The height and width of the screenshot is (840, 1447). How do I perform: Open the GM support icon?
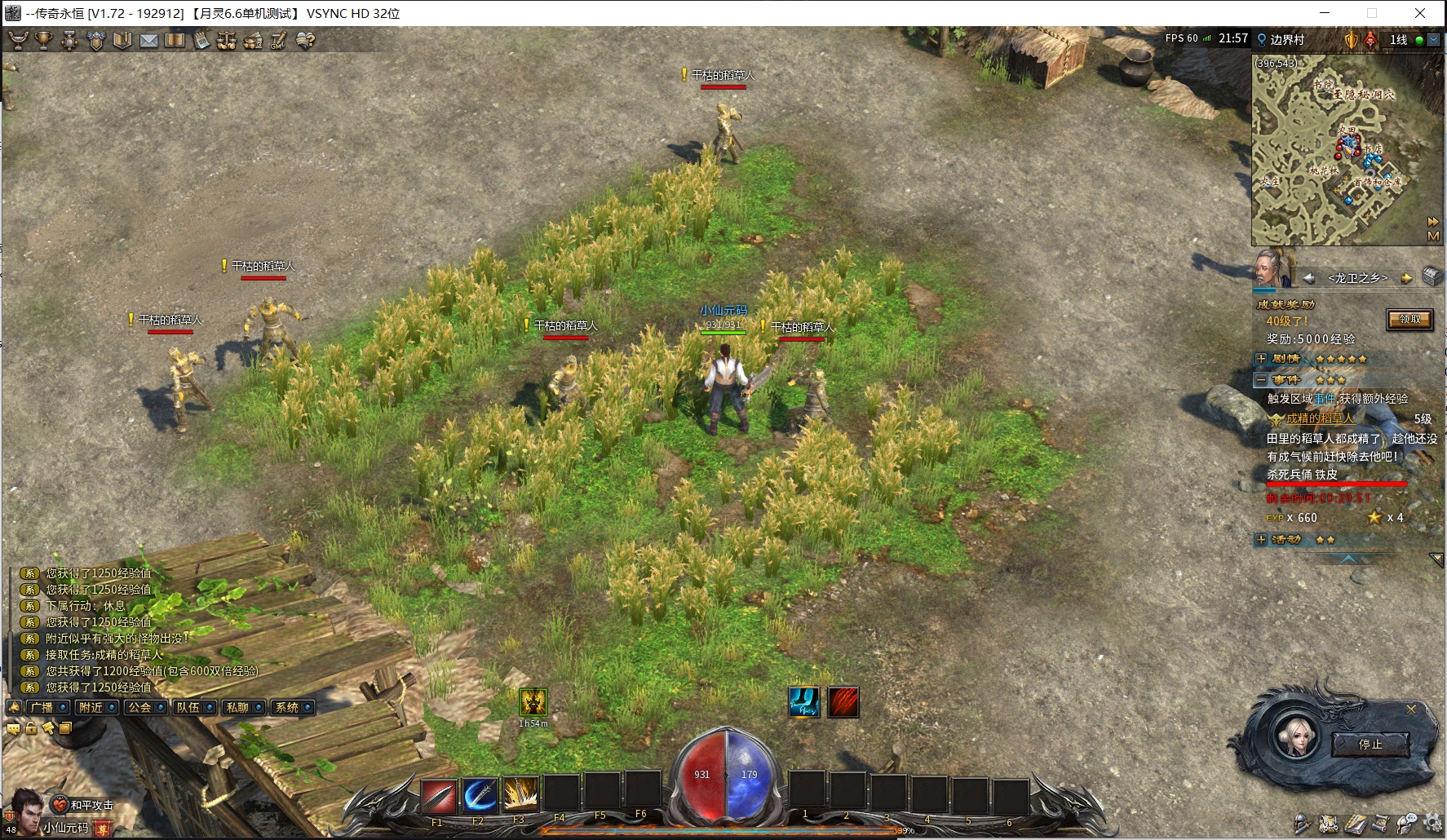coord(279,40)
